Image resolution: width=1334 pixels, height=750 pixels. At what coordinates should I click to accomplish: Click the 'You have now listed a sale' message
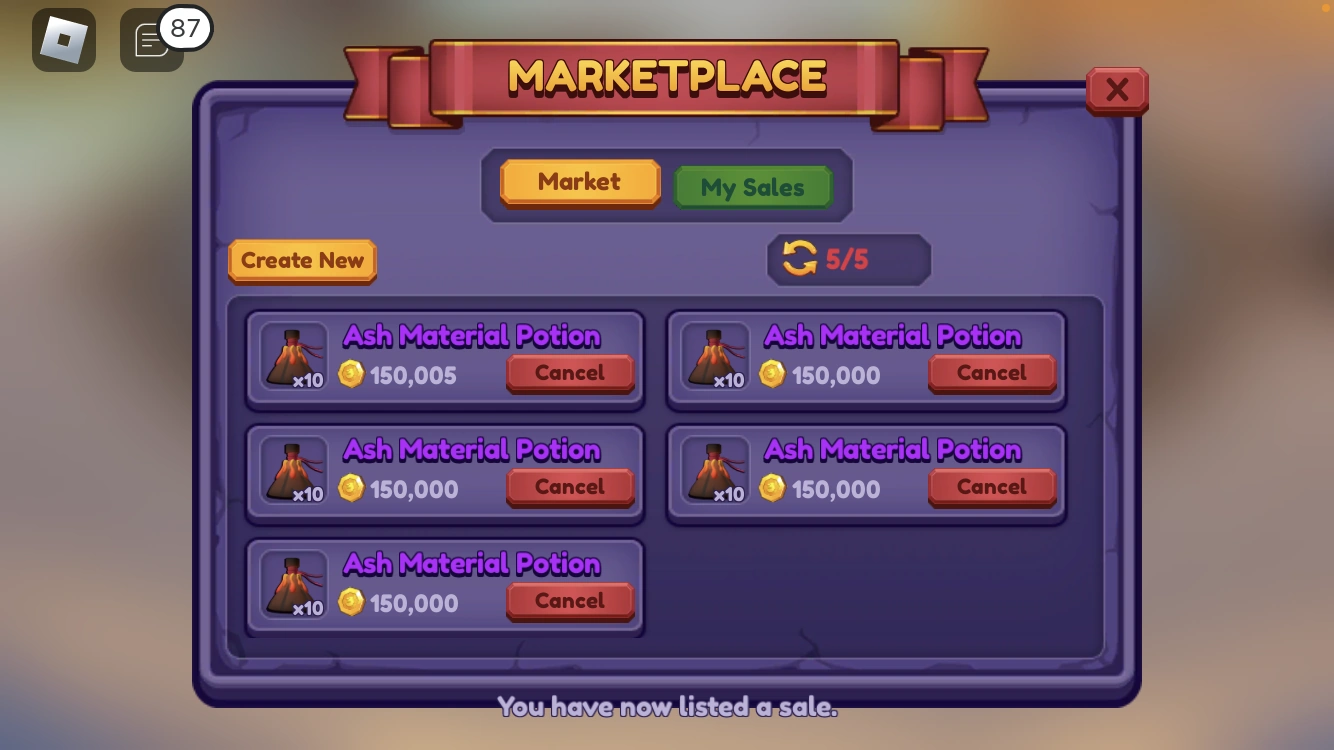tap(666, 707)
